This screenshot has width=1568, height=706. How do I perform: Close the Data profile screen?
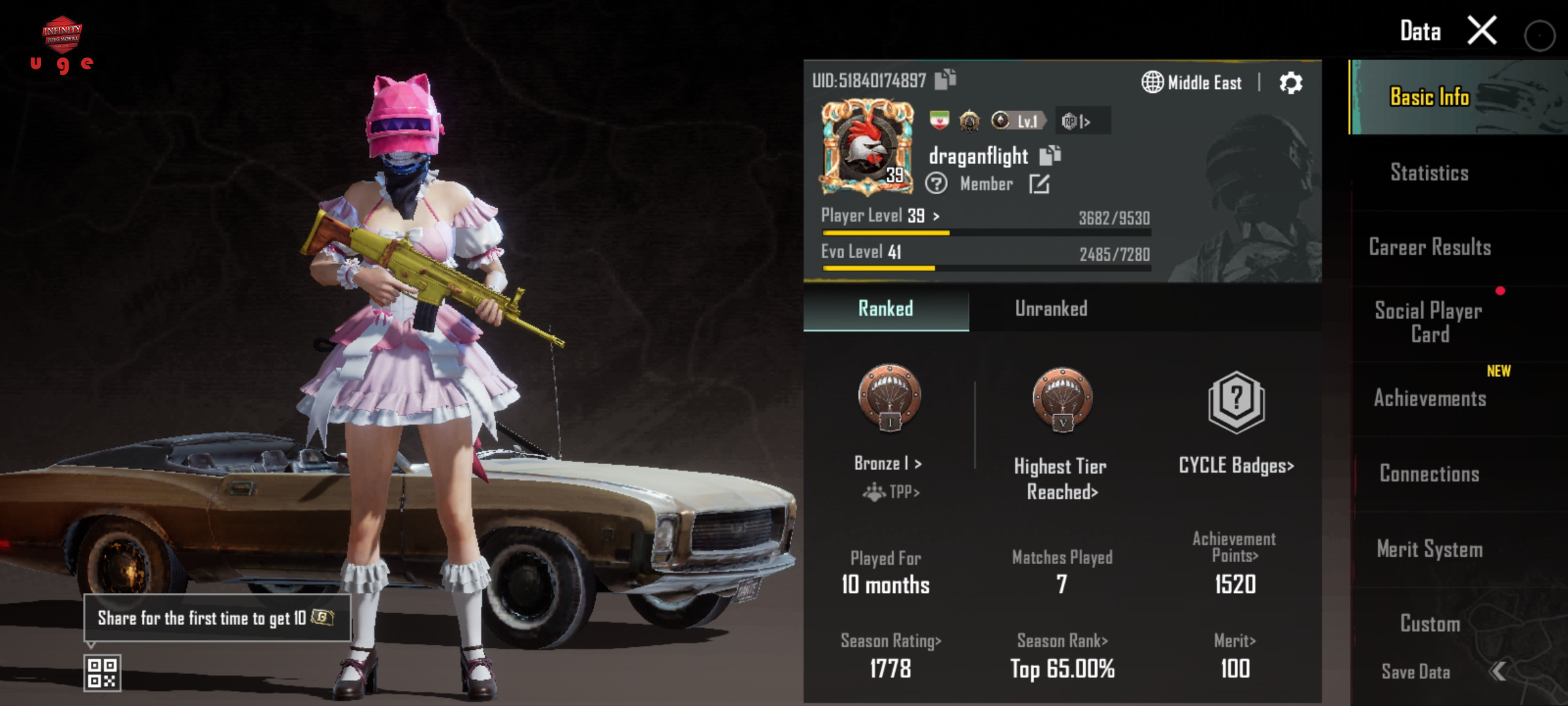coord(1482,31)
